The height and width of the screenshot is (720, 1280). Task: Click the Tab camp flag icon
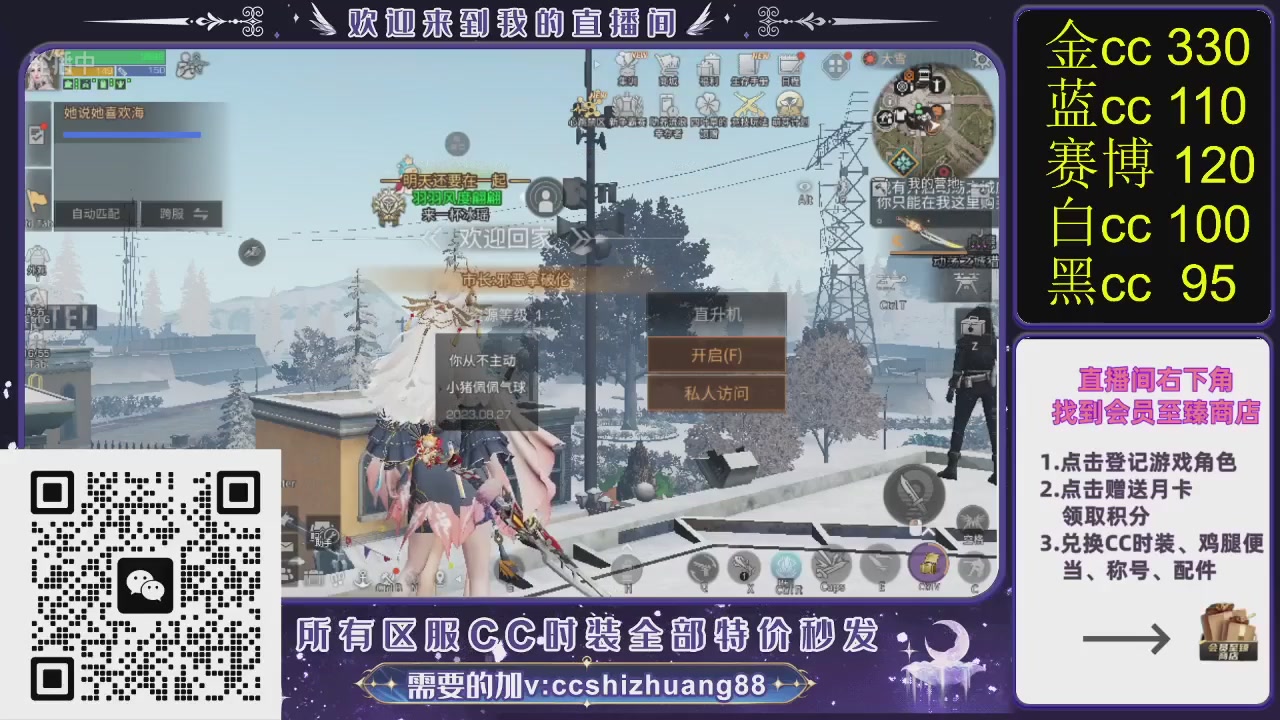coord(38,200)
